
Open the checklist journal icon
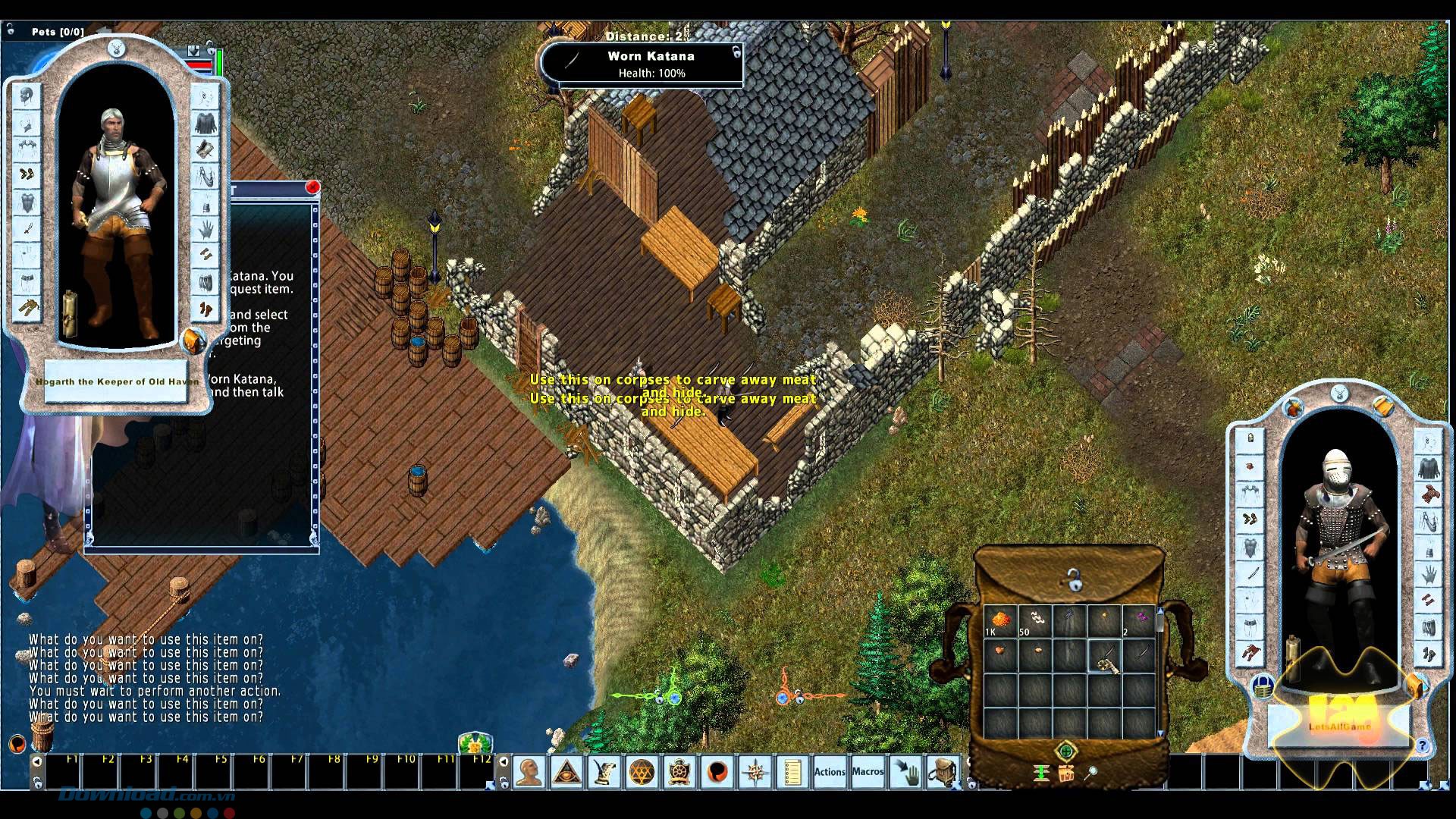[x=792, y=773]
